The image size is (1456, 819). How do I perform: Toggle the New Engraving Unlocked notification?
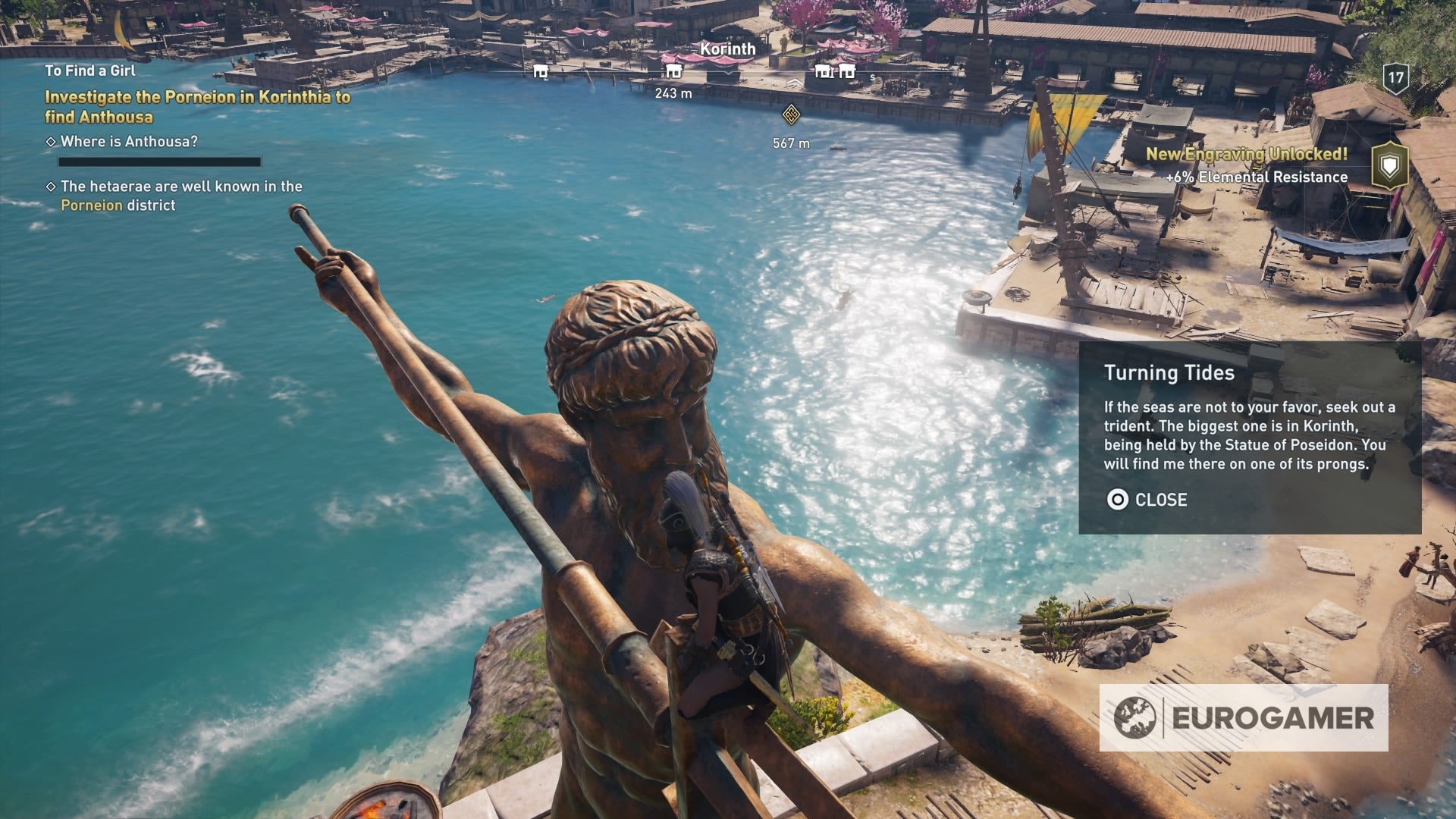pyautogui.click(x=1246, y=152)
